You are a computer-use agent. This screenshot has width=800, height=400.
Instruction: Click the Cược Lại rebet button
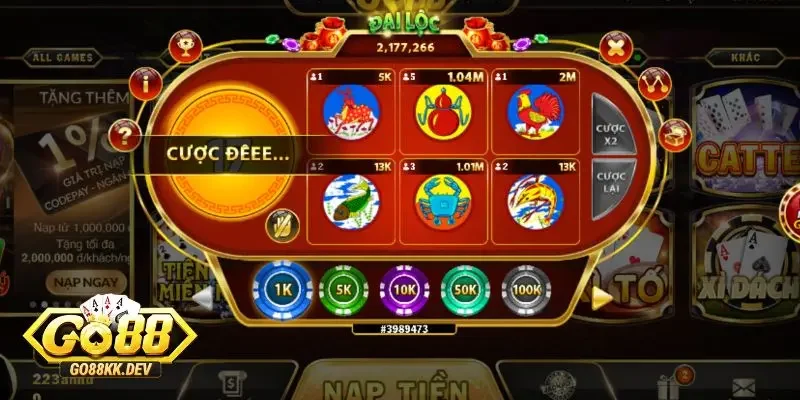609,185
